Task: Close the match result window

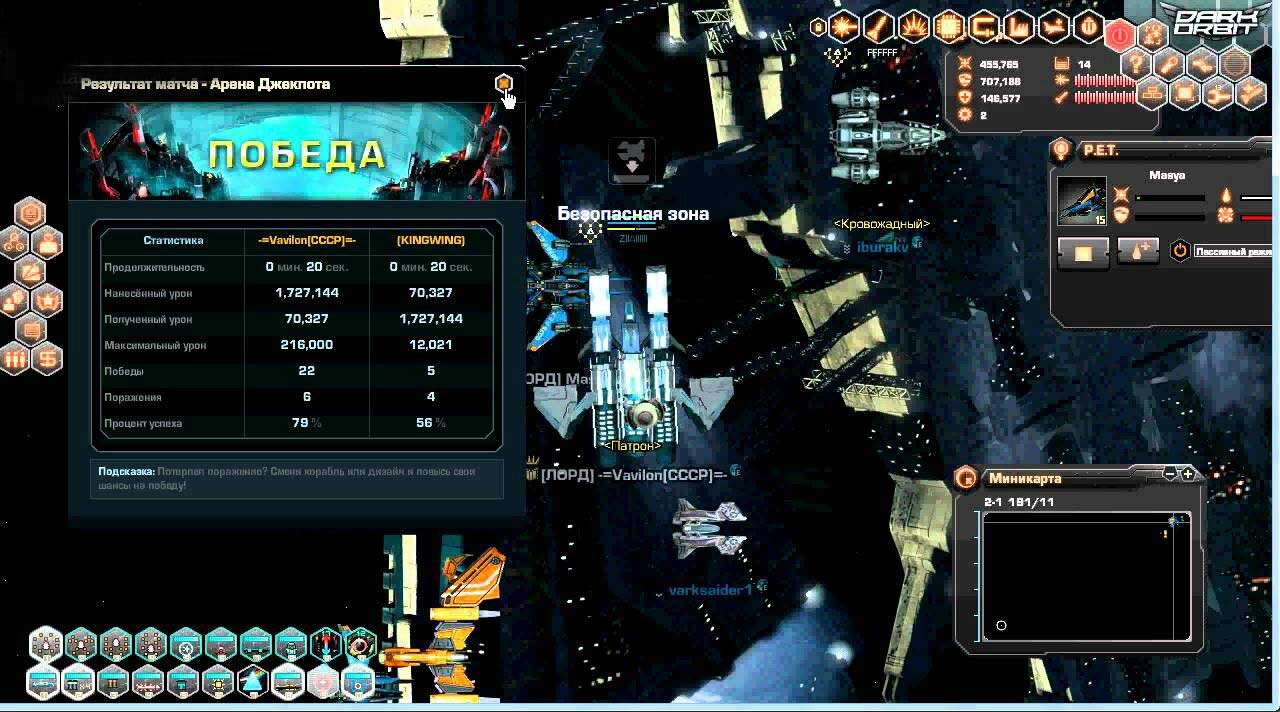Action: 504,83
